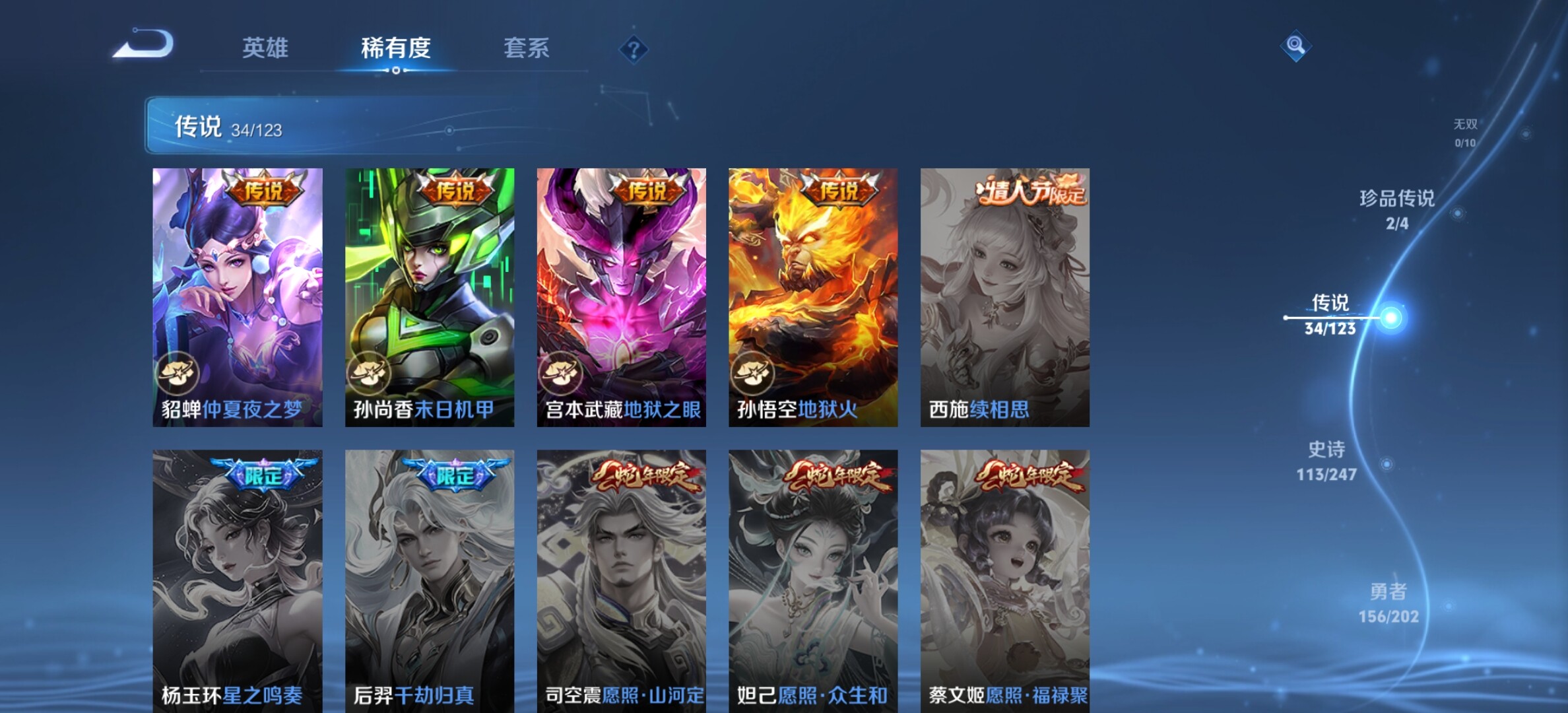1568x713 pixels.
Task: View 妲己 愿照·众生和 skin card
Action: point(813,581)
